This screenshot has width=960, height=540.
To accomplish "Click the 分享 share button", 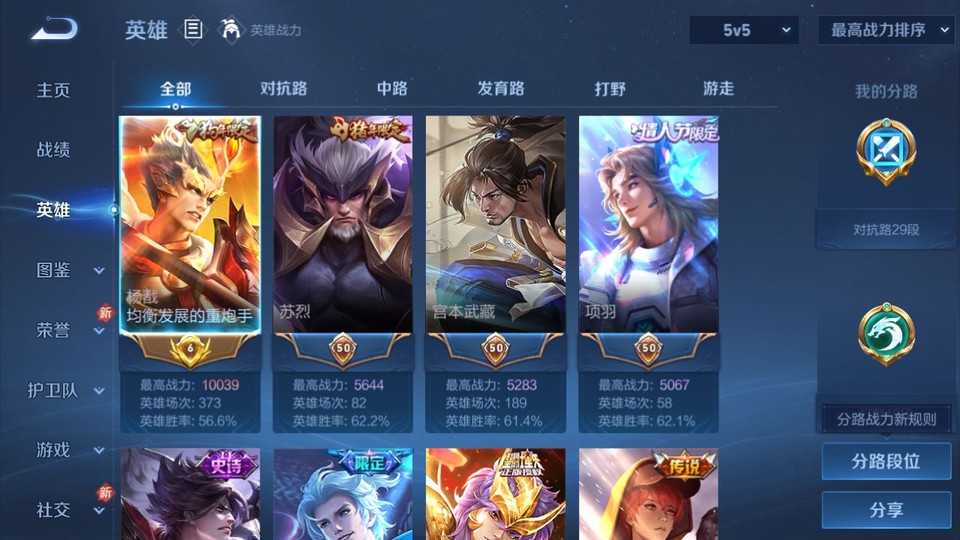I will point(886,510).
